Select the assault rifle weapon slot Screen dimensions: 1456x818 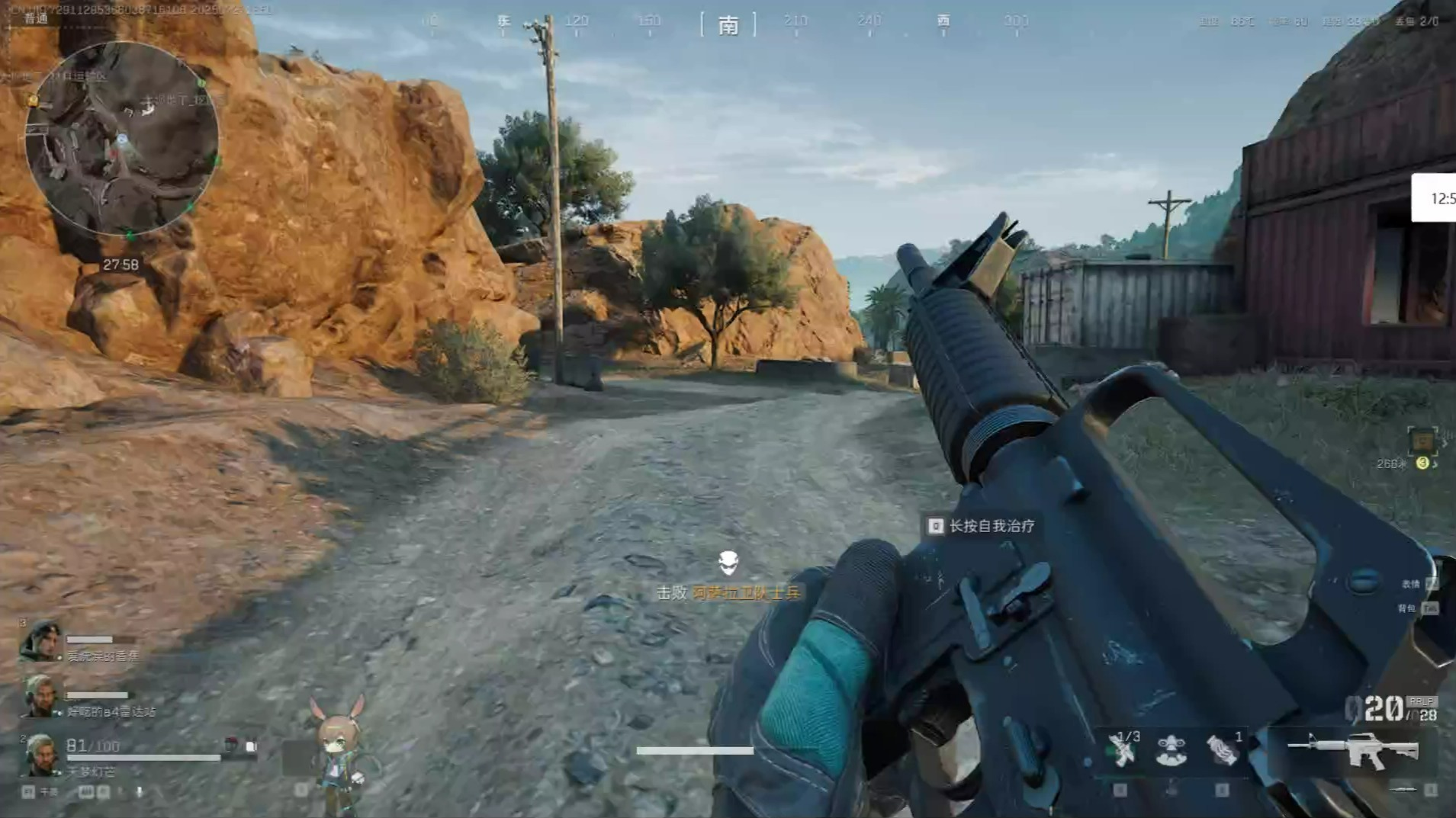tap(1352, 750)
